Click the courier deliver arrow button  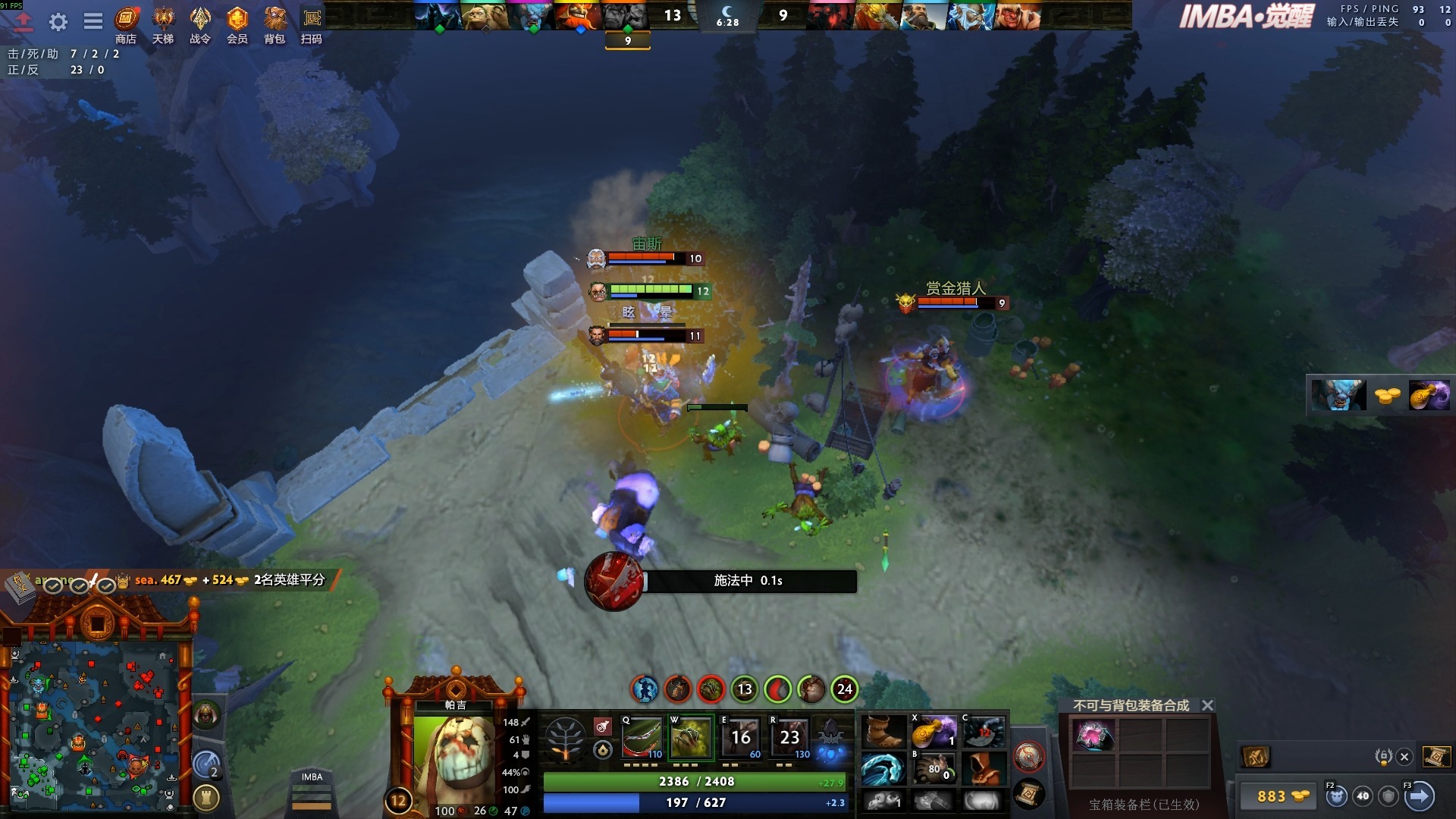click(1420, 795)
